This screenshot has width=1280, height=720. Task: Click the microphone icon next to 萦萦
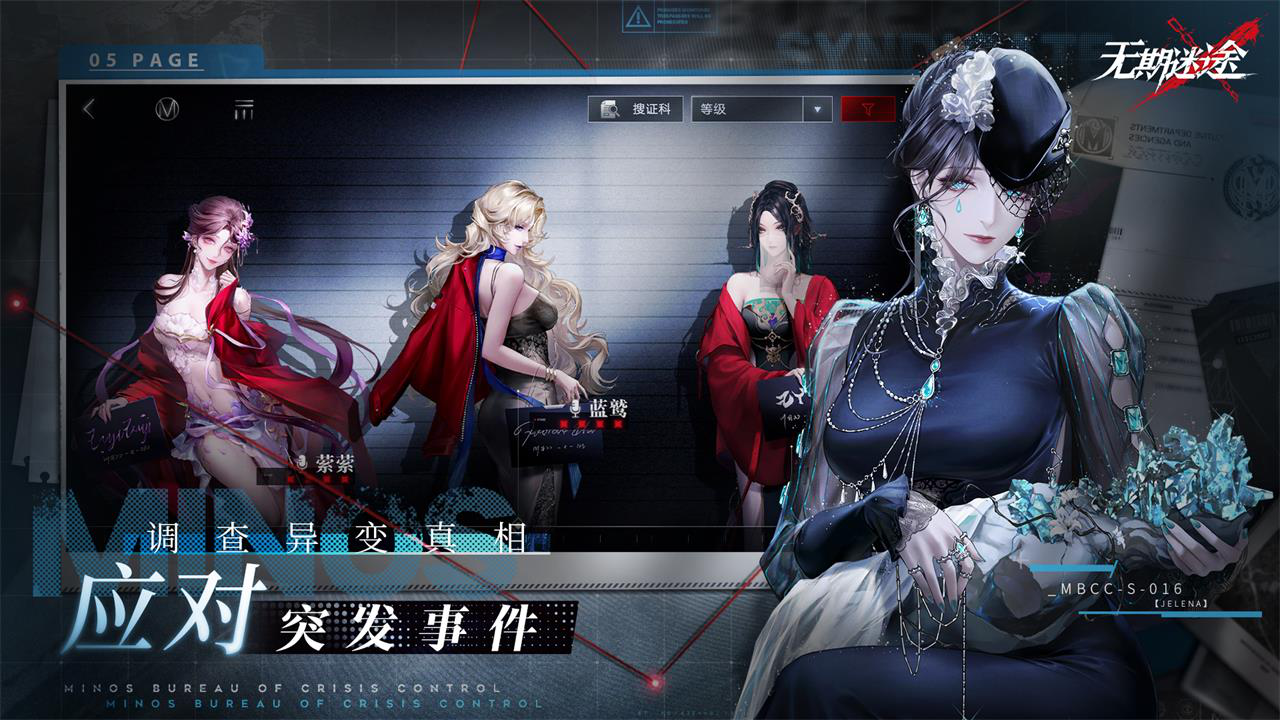pyautogui.click(x=303, y=461)
